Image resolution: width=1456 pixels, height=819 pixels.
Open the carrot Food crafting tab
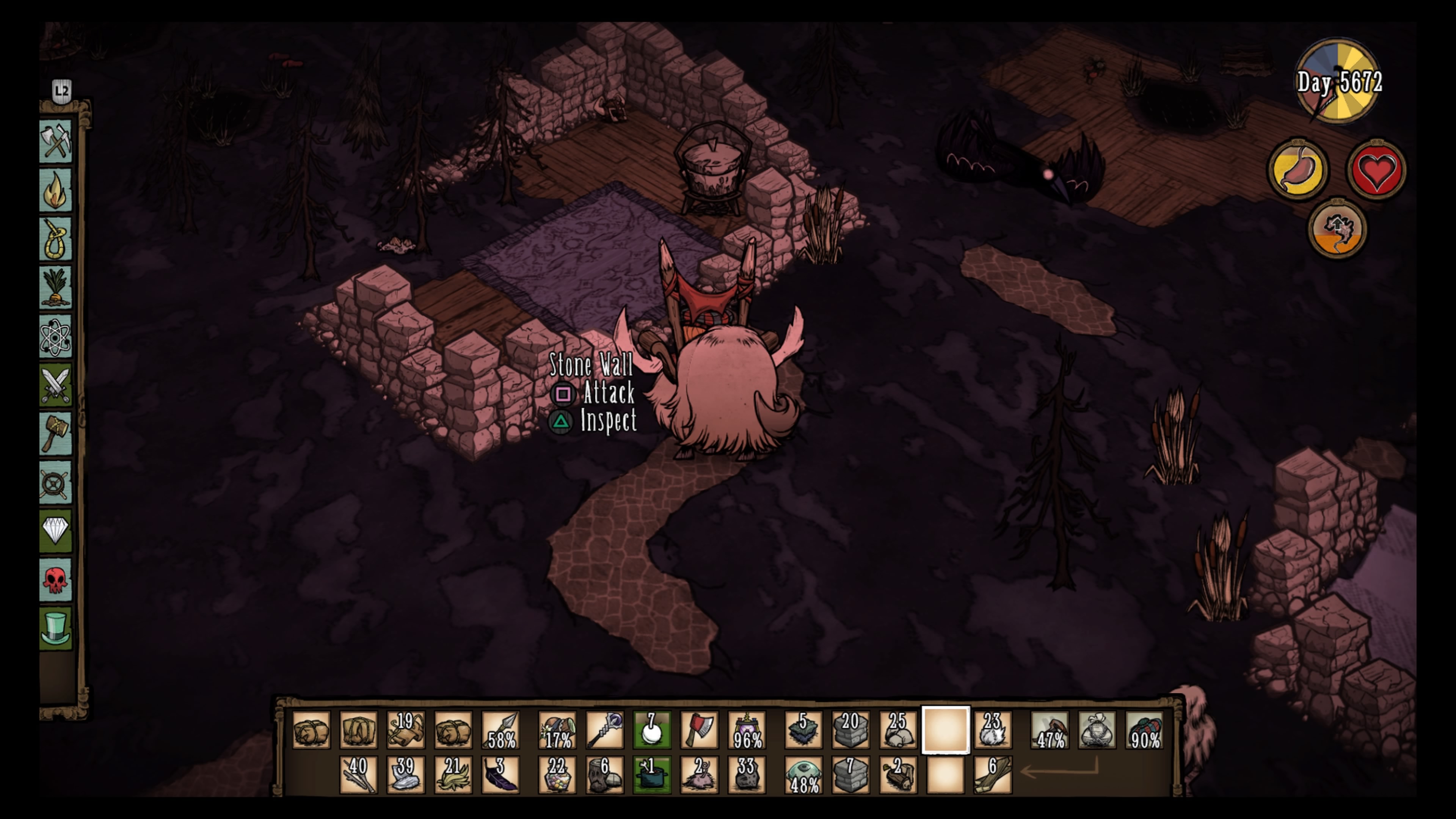pos(55,288)
